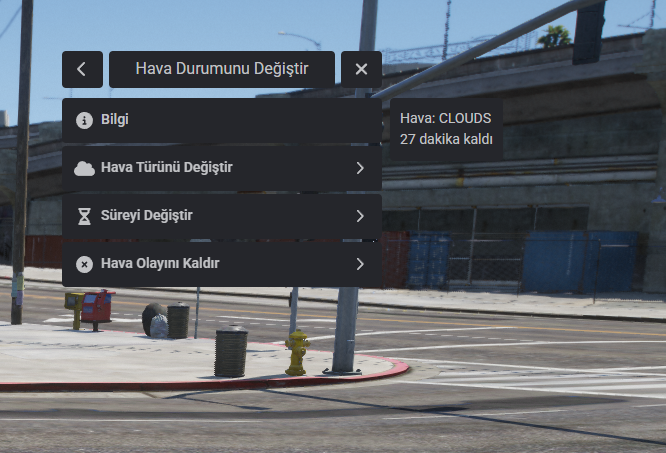Open Hava Türünü Değiştir submenu

pyautogui.click(x=221, y=168)
